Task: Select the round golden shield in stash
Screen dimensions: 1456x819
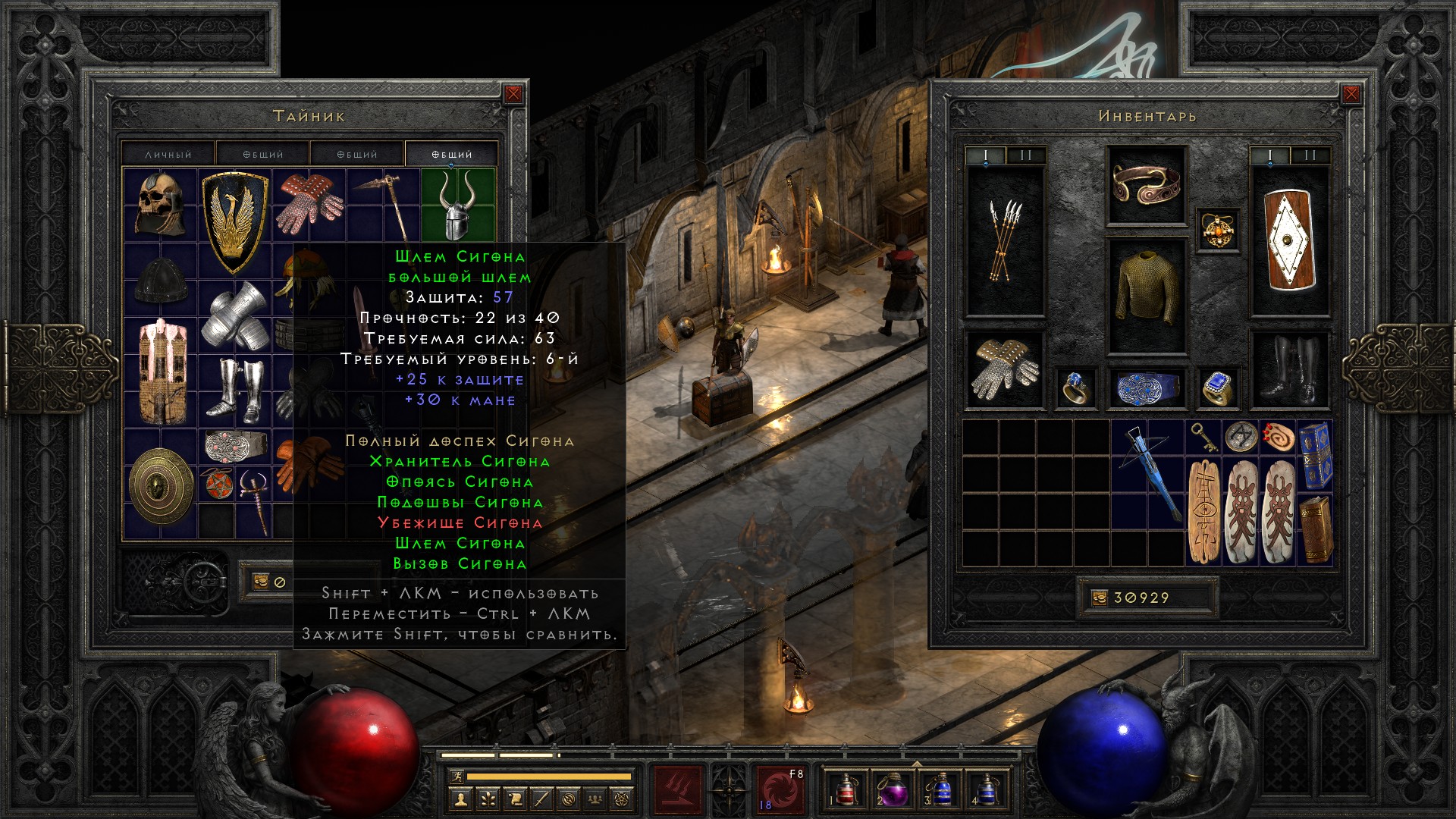Action: click(x=160, y=485)
